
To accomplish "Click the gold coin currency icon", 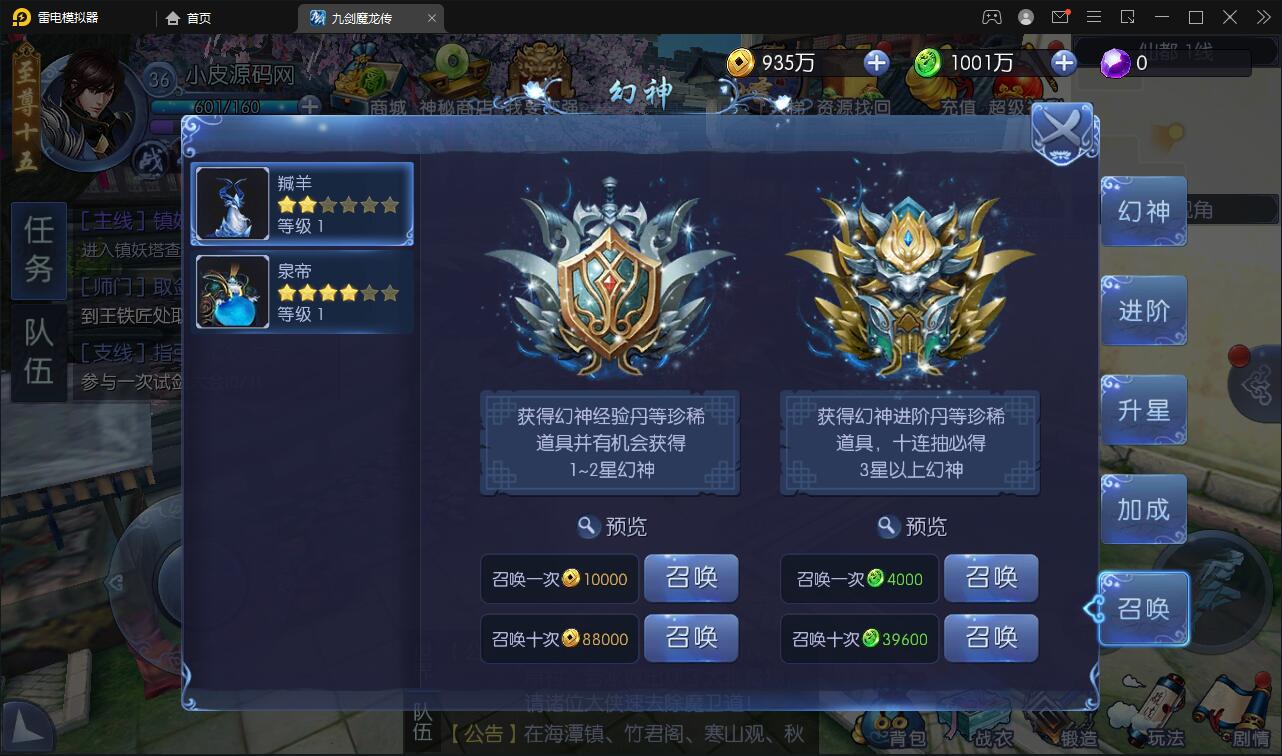I will pos(740,63).
